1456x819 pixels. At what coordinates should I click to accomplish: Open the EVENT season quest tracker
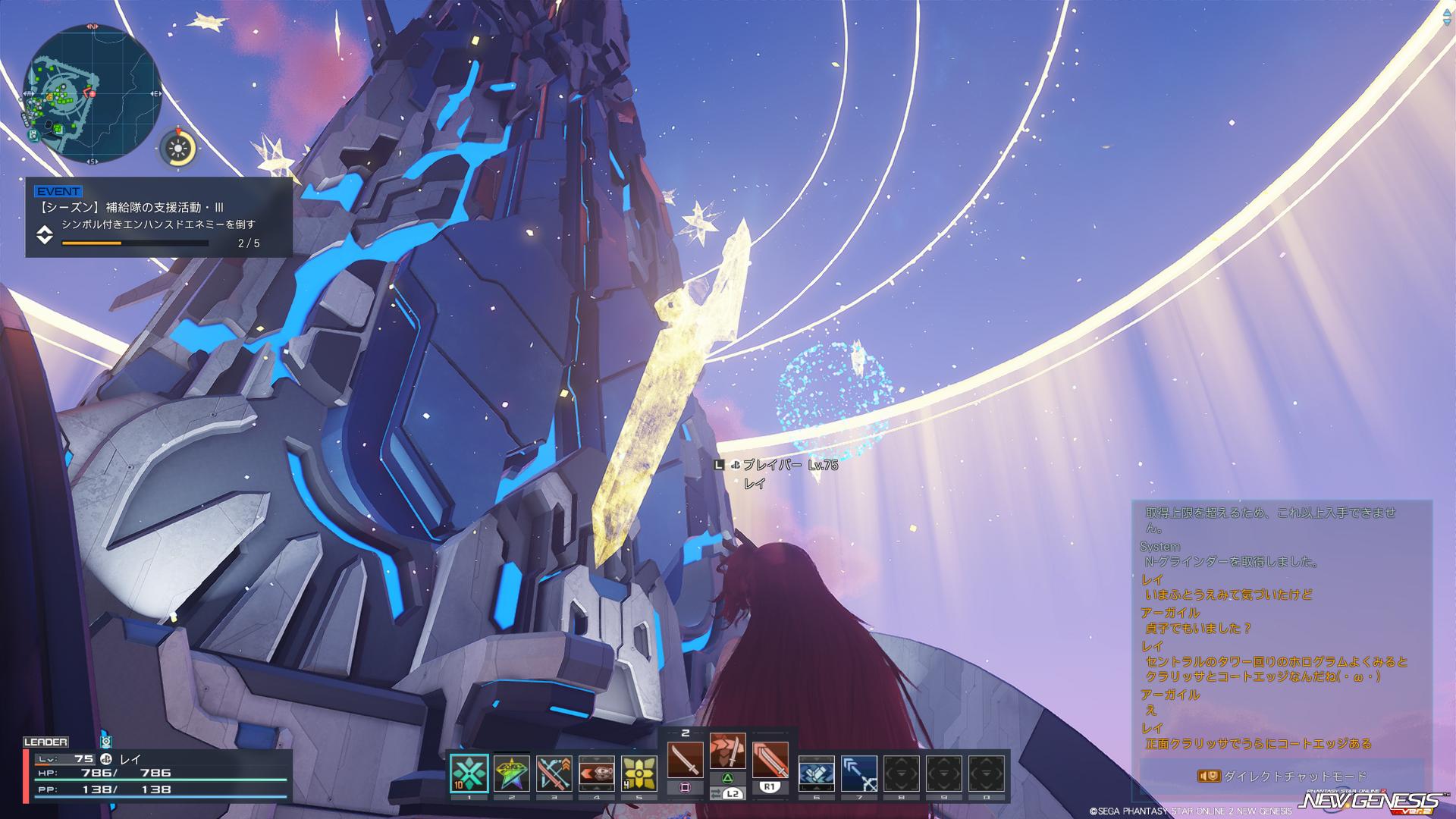point(158,218)
